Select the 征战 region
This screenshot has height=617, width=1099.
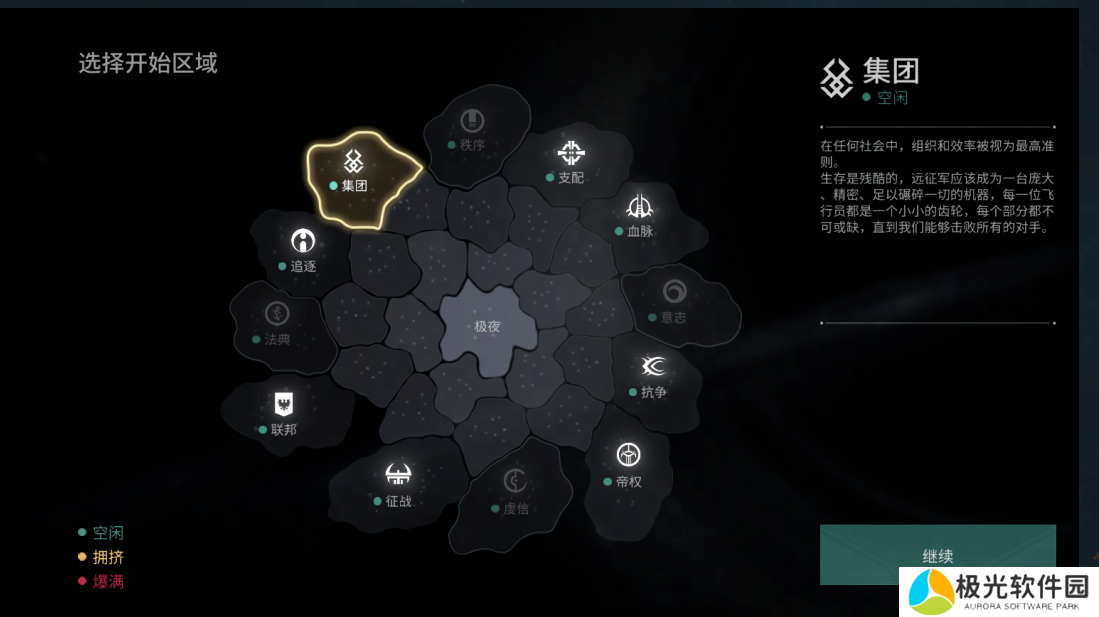[x=398, y=486]
